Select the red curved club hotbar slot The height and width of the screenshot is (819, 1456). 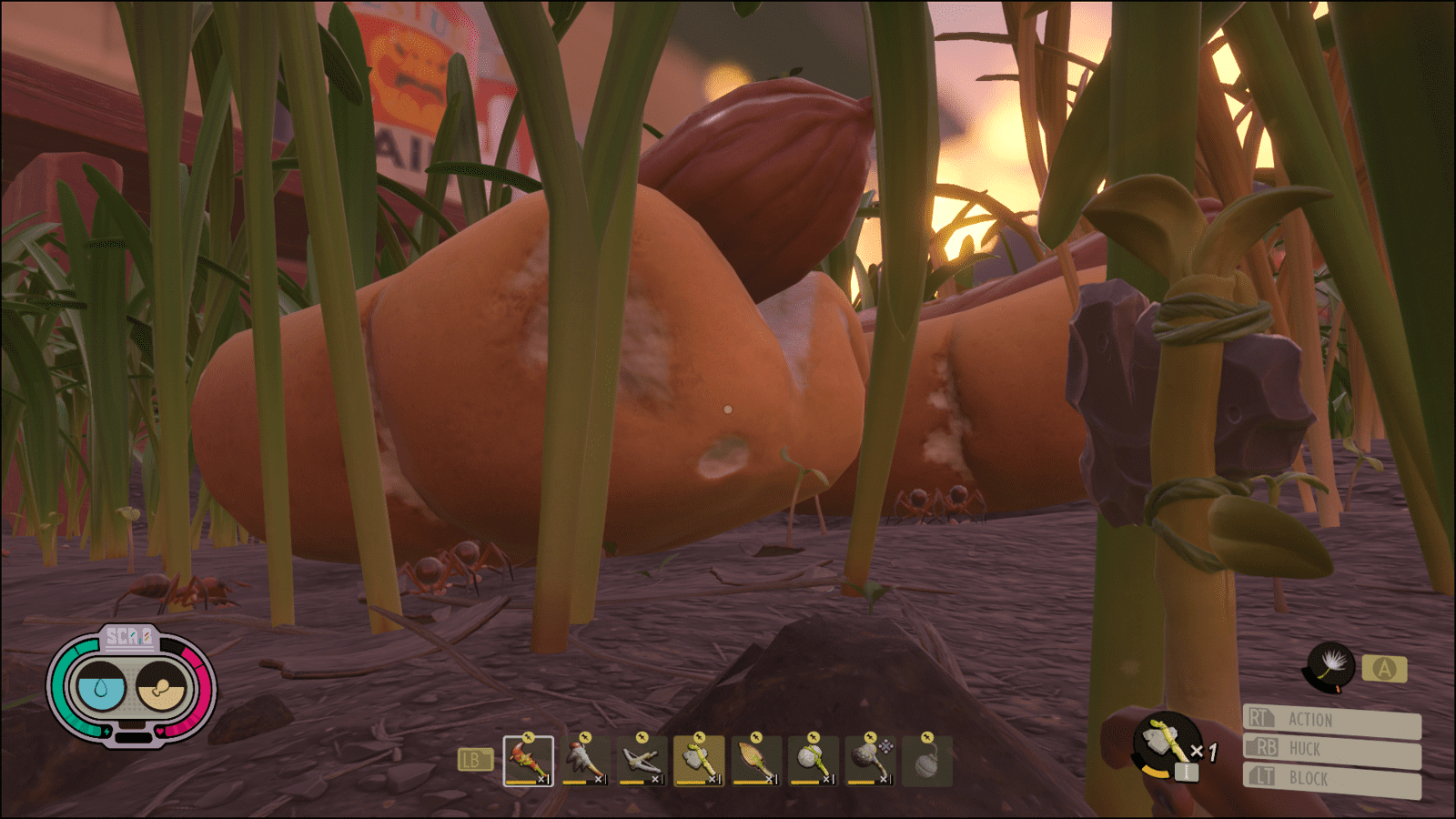528,761
